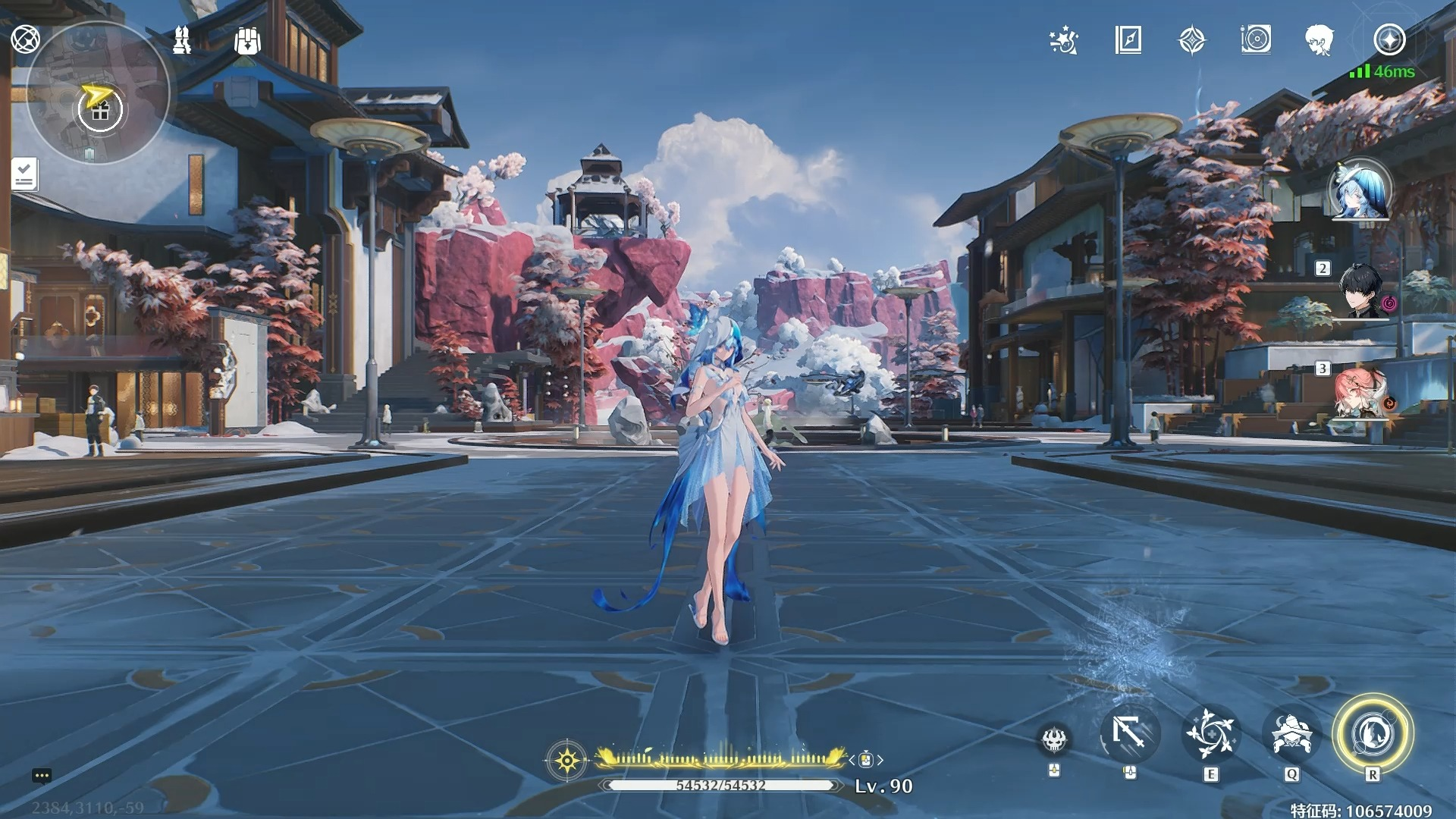Open the backpack inventory icon
The height and width of the screenshot is (819, 1456).
(247, 41)
